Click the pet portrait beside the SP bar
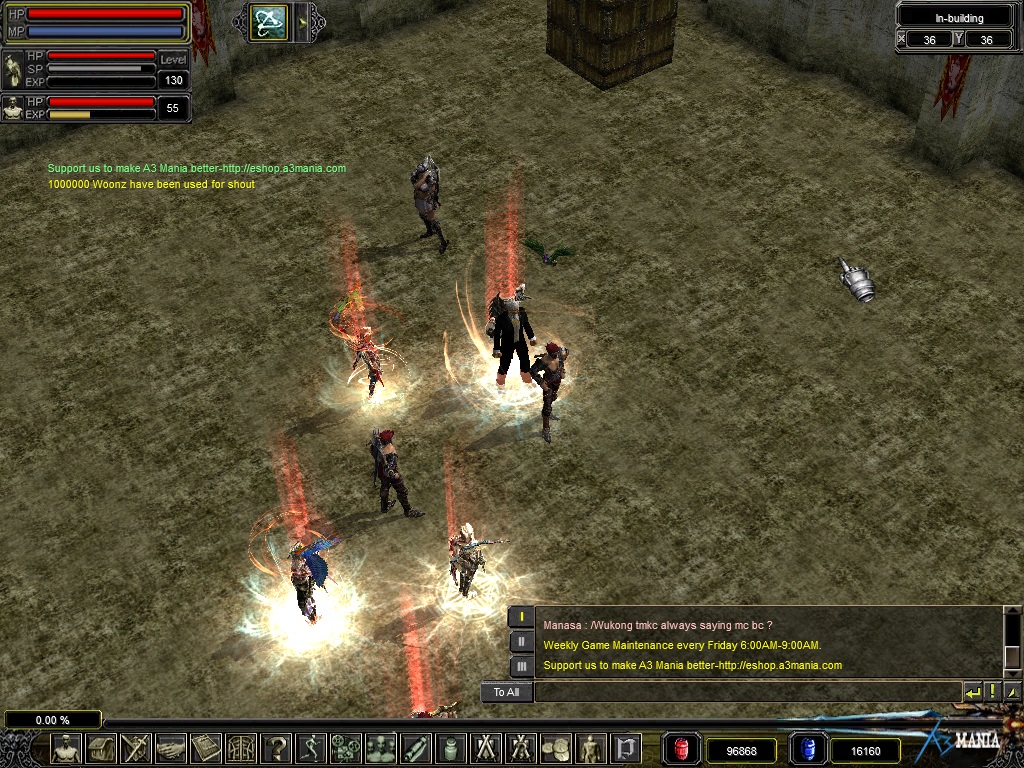This screenshot has width=1024, height=768. [13, 70]
